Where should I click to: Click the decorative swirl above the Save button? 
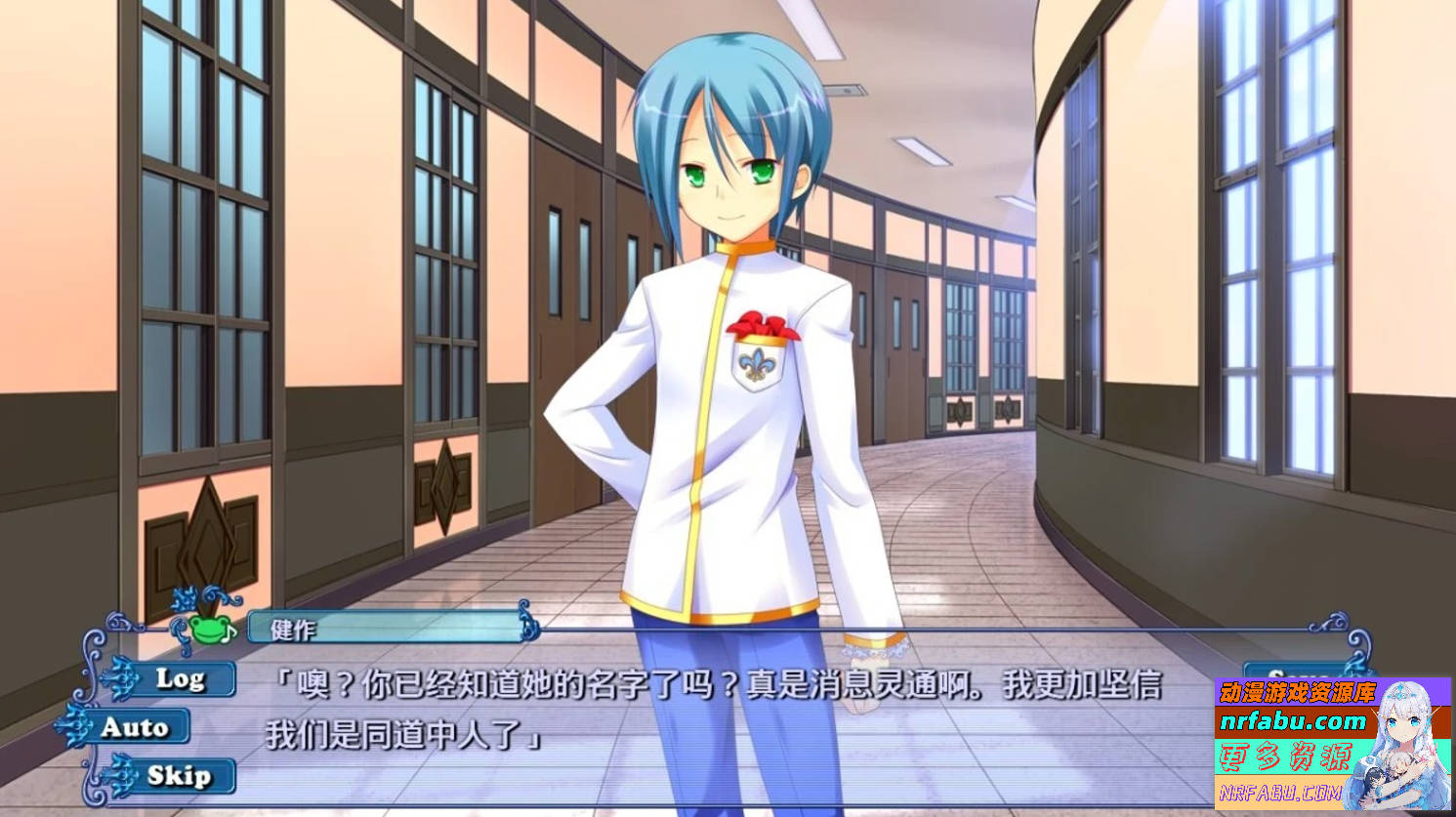pos(1356,644)
